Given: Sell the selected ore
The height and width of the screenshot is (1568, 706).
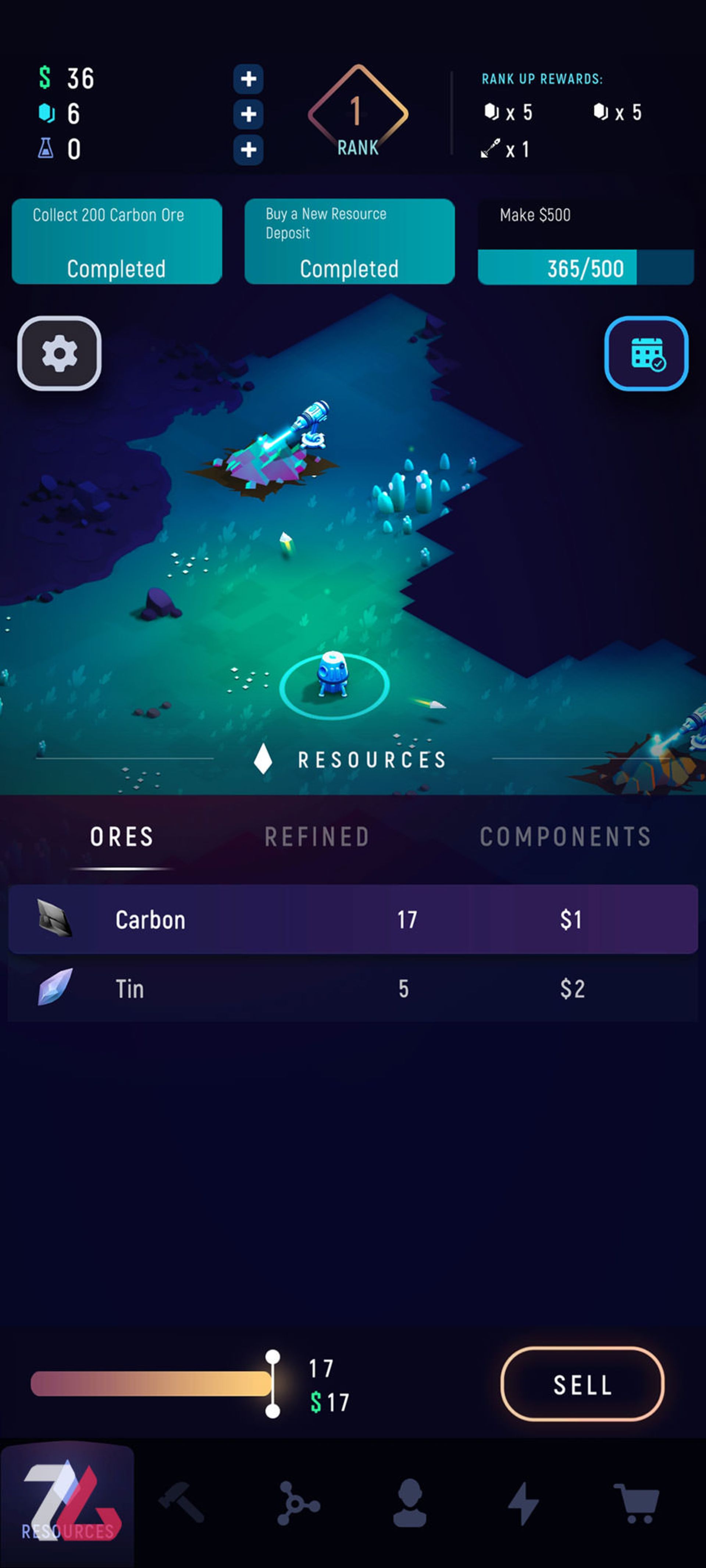Looking at the screenshot, I should (x=582, y=1385).
